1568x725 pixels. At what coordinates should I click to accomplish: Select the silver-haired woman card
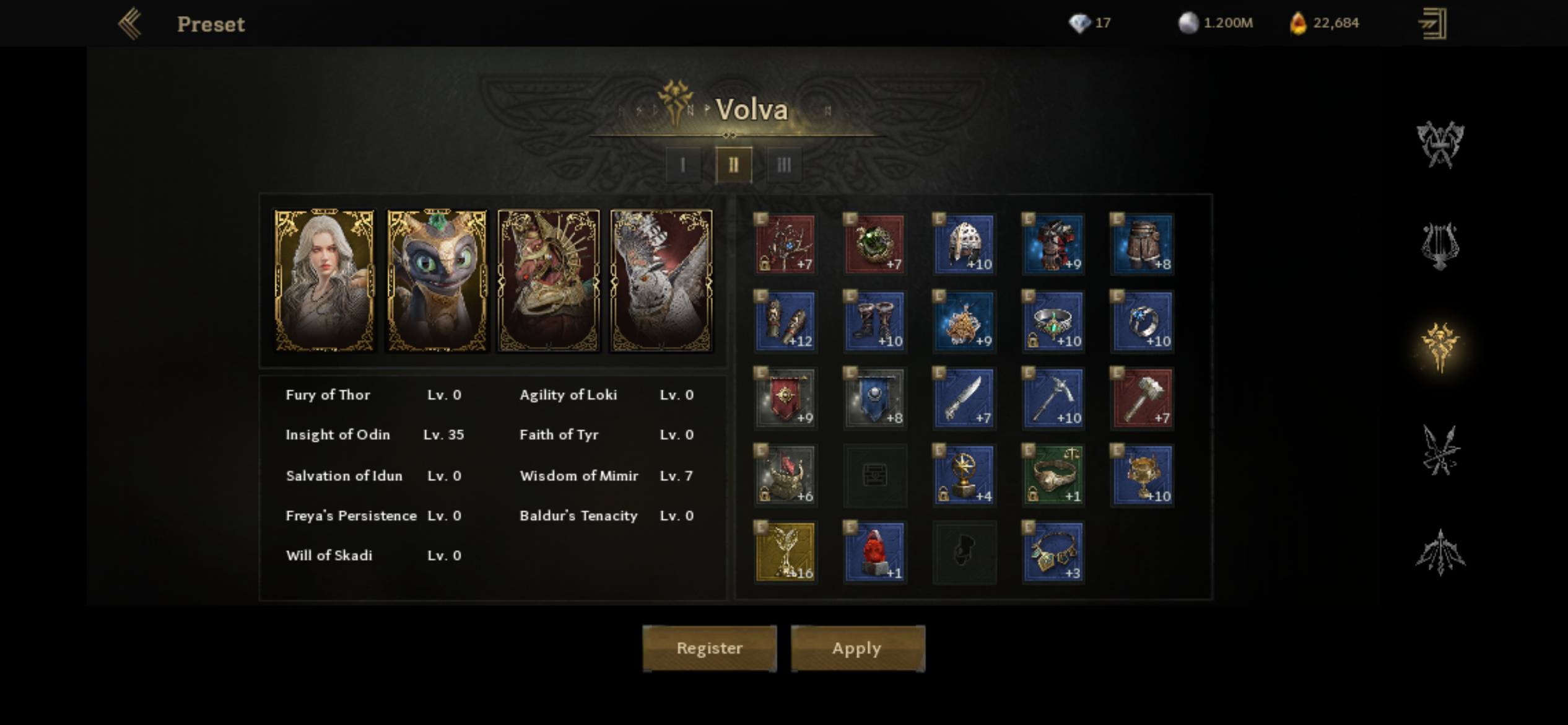coord(324,281)
